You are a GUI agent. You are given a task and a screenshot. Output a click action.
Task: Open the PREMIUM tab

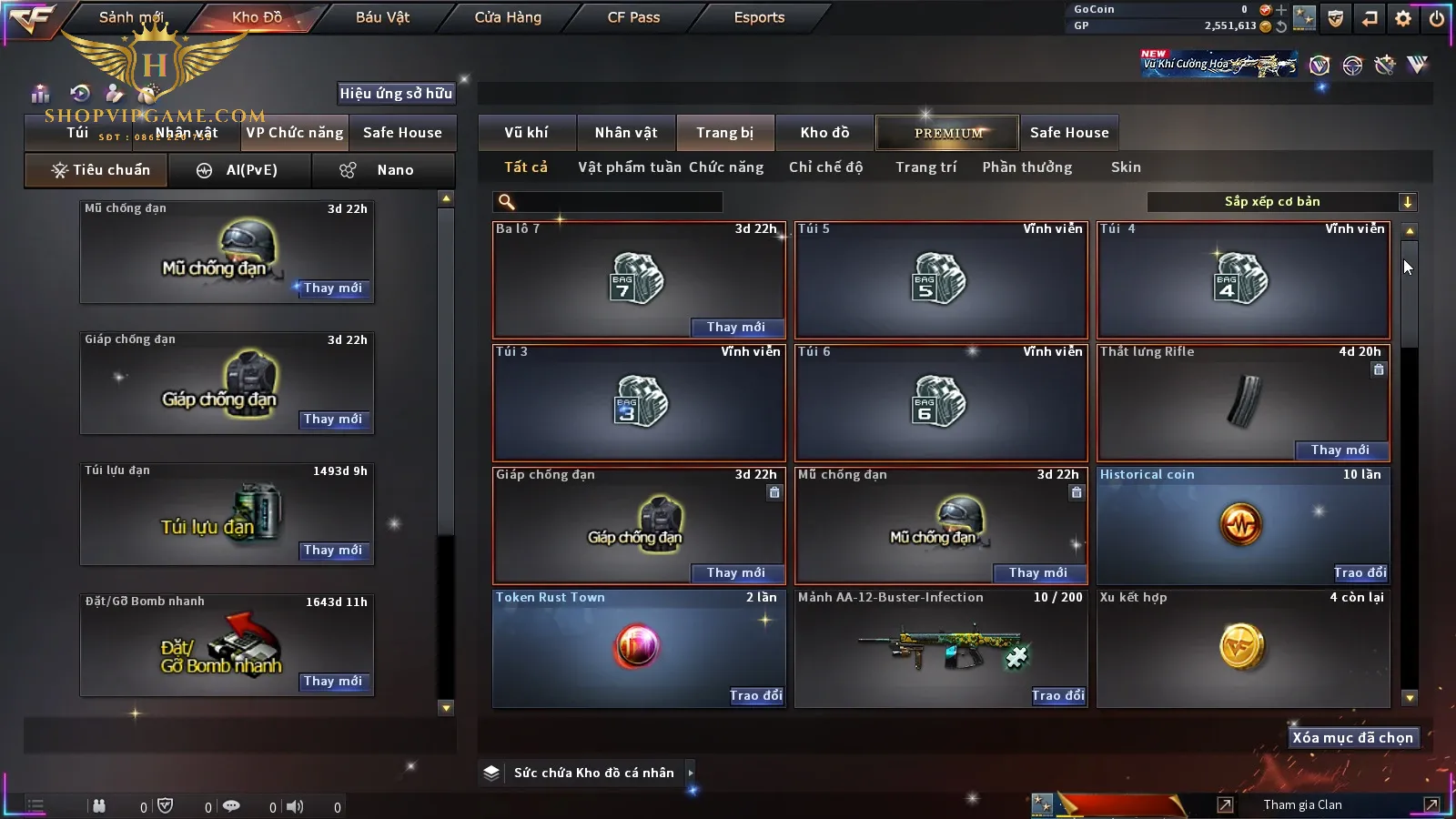948,133
